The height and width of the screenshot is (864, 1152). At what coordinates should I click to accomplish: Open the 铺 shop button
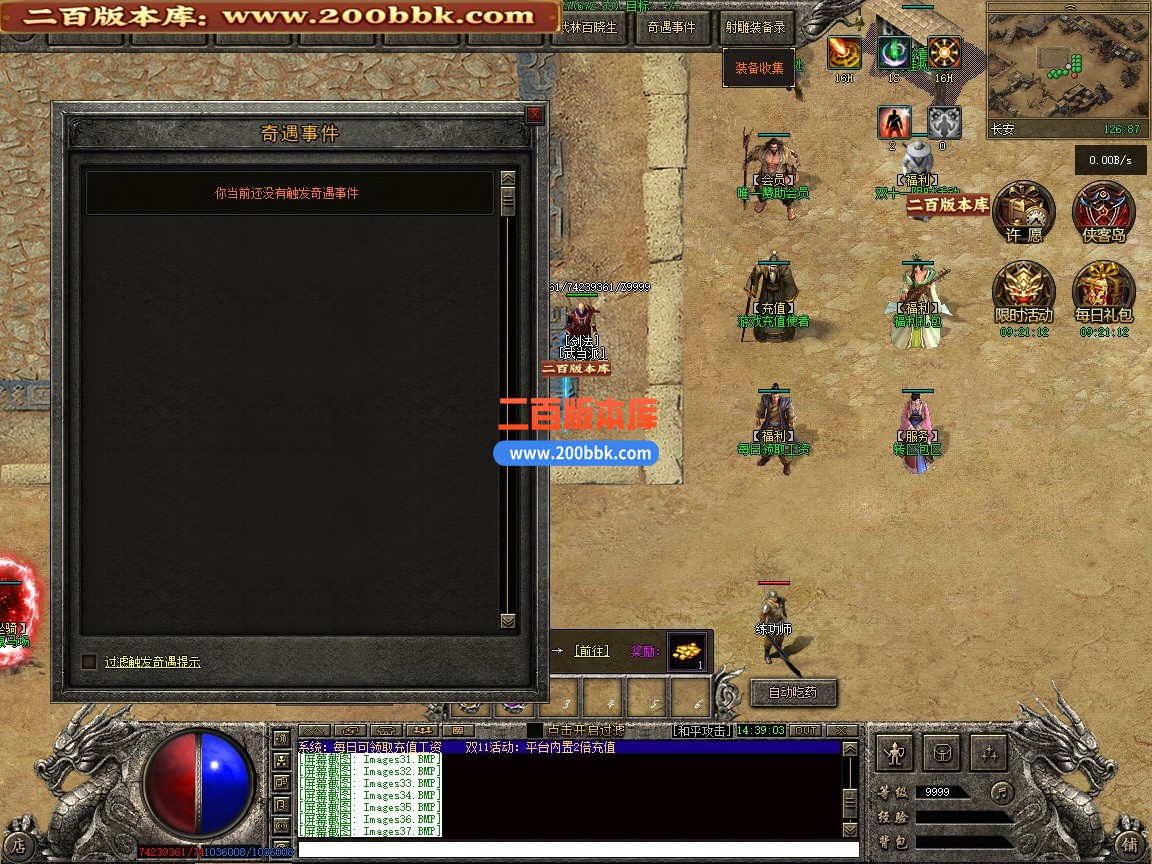coord(1129,843)
